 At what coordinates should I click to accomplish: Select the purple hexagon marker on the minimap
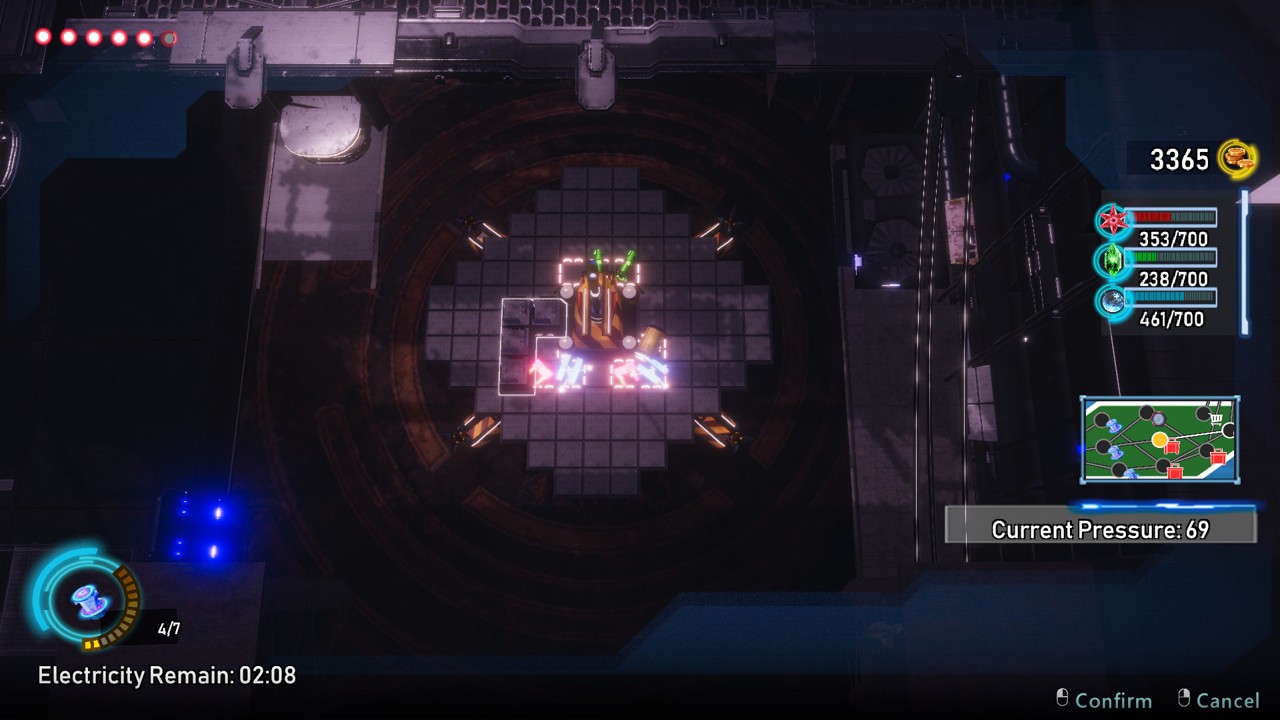[1158, 419]
